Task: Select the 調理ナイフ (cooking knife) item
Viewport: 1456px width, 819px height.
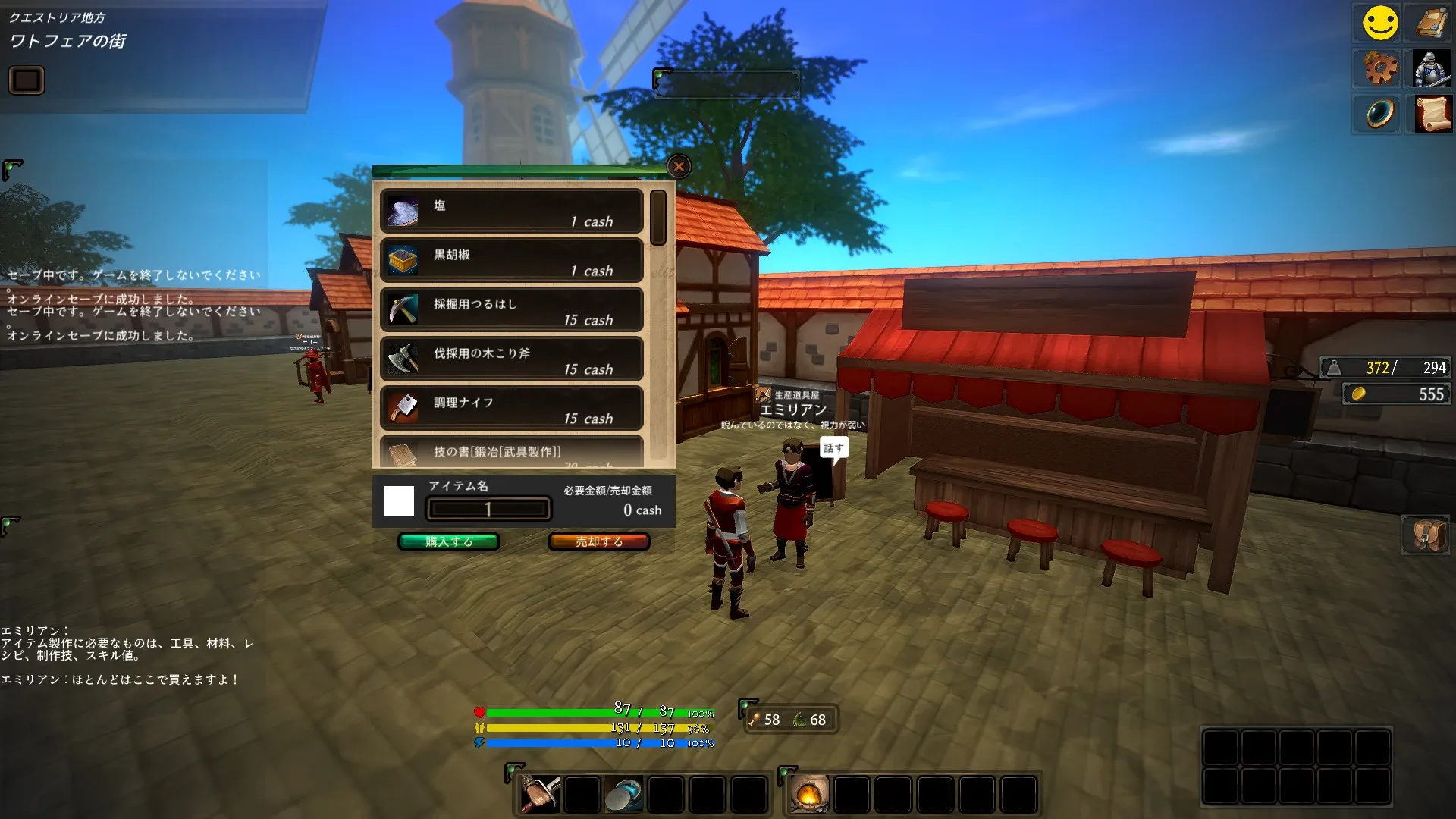Action: tap(511, 408)
